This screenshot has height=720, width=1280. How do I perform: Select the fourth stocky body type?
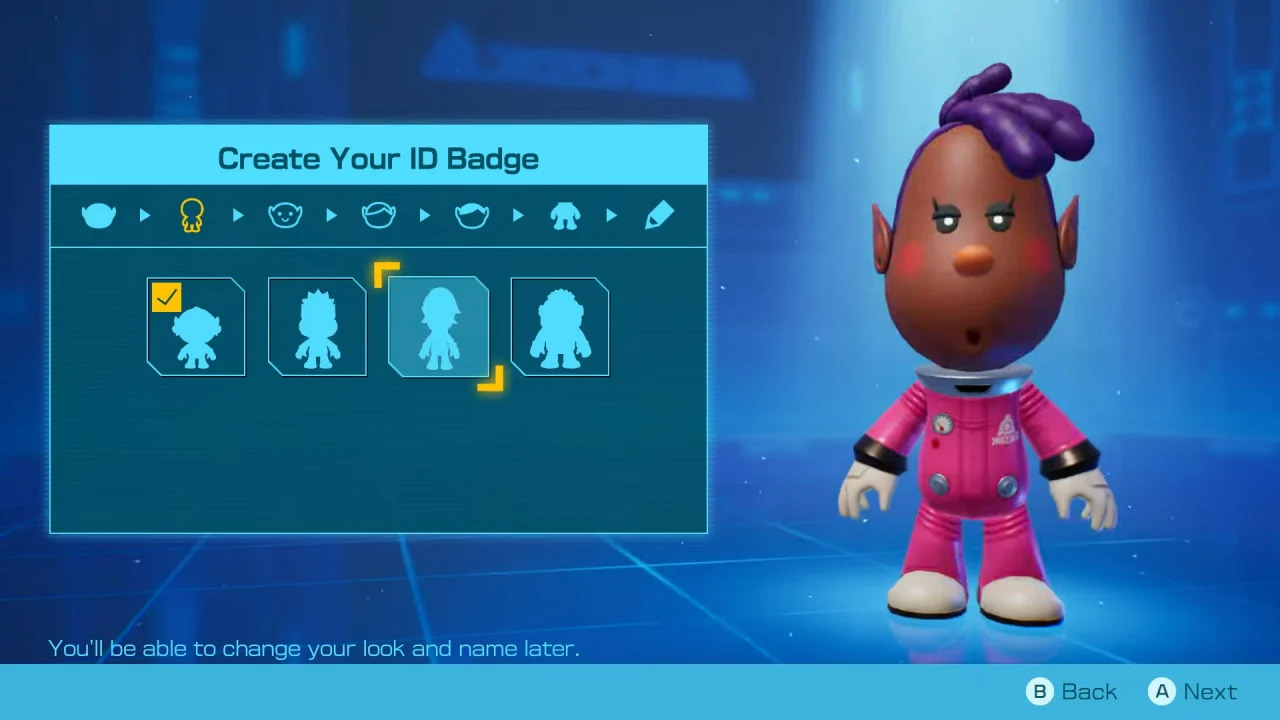point(559,326)
